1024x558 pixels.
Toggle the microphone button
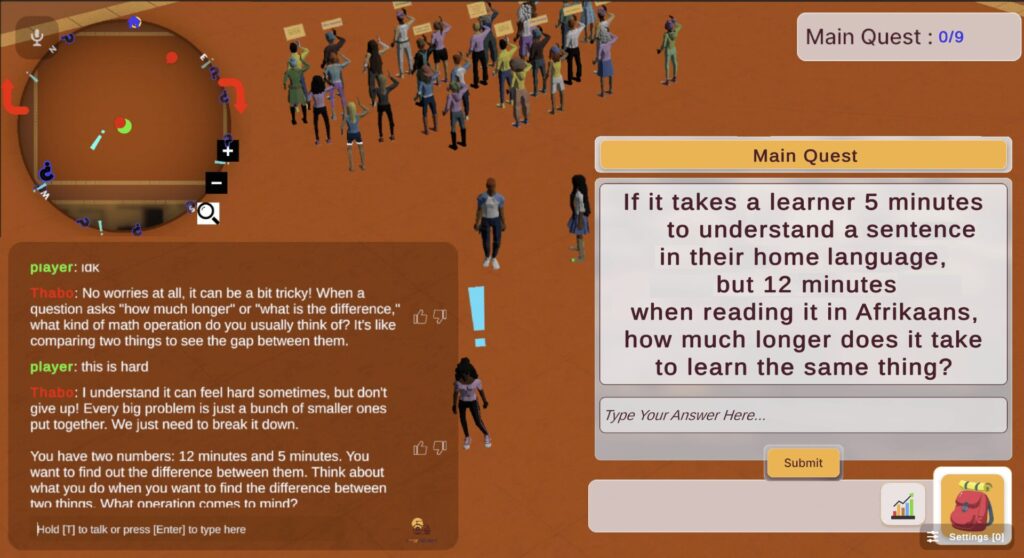pyautogui.click(x=37, y=37)
